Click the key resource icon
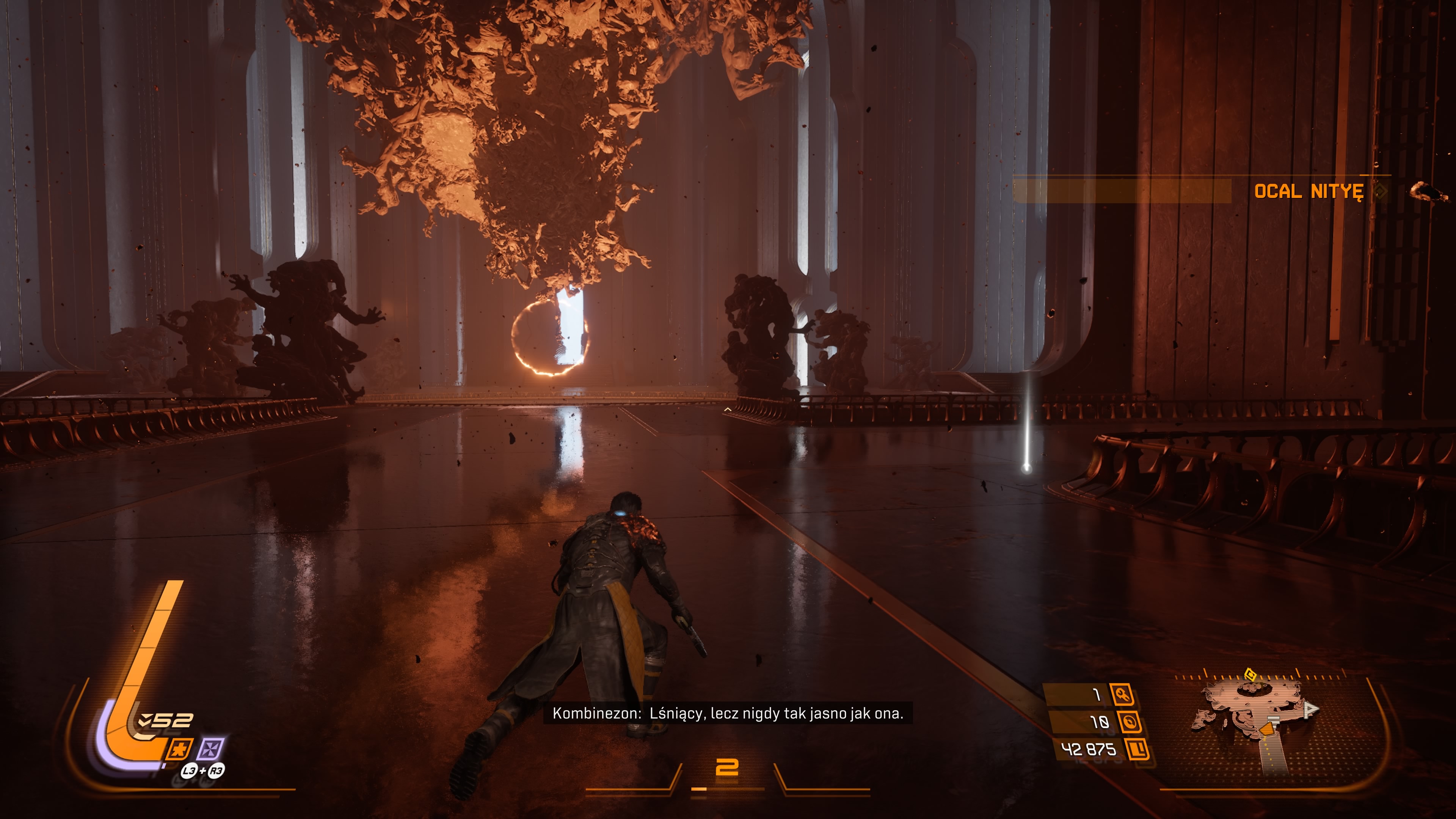The width and height of the screenshot is (1456, 819). (x=1122, y=694)
